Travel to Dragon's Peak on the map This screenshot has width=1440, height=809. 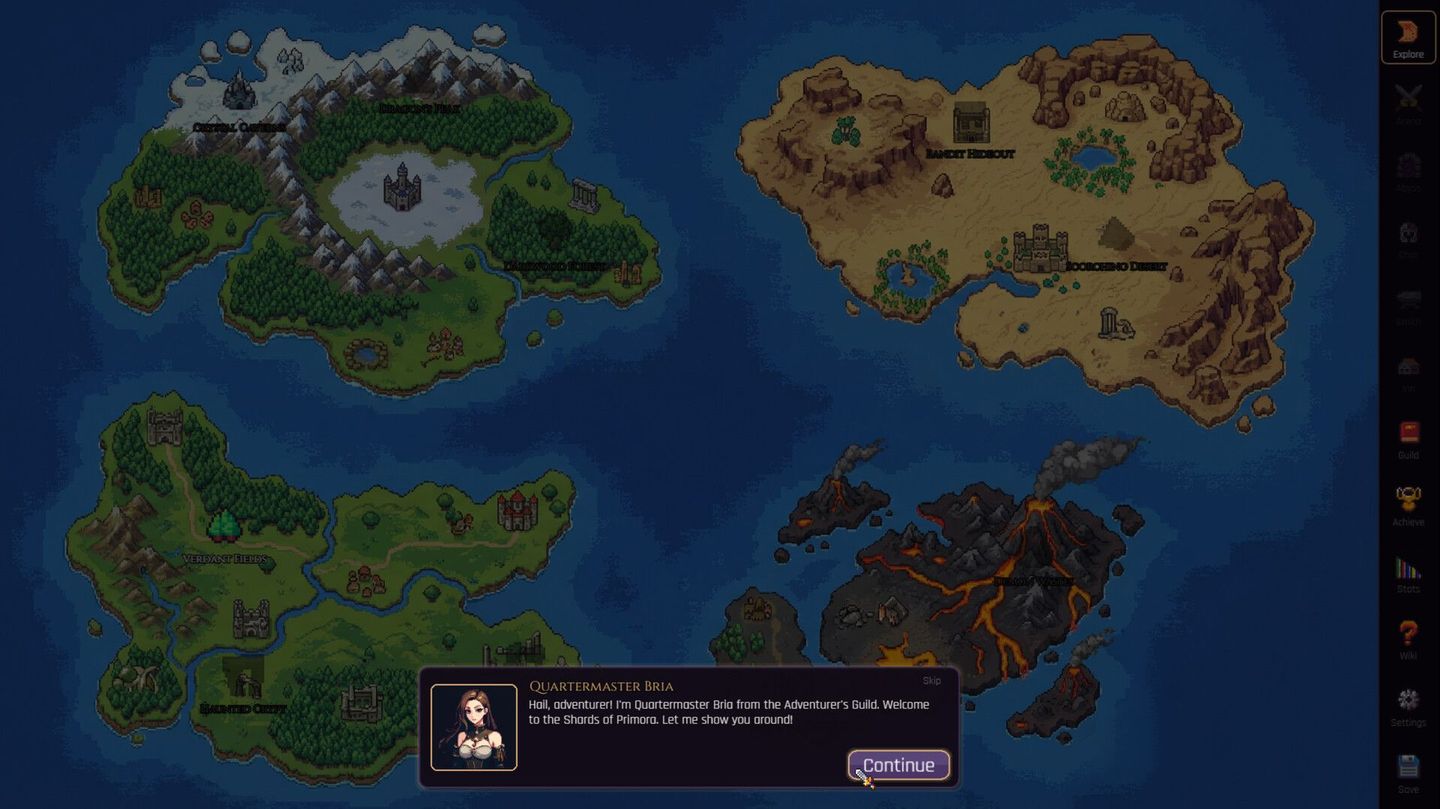[420, 108]
